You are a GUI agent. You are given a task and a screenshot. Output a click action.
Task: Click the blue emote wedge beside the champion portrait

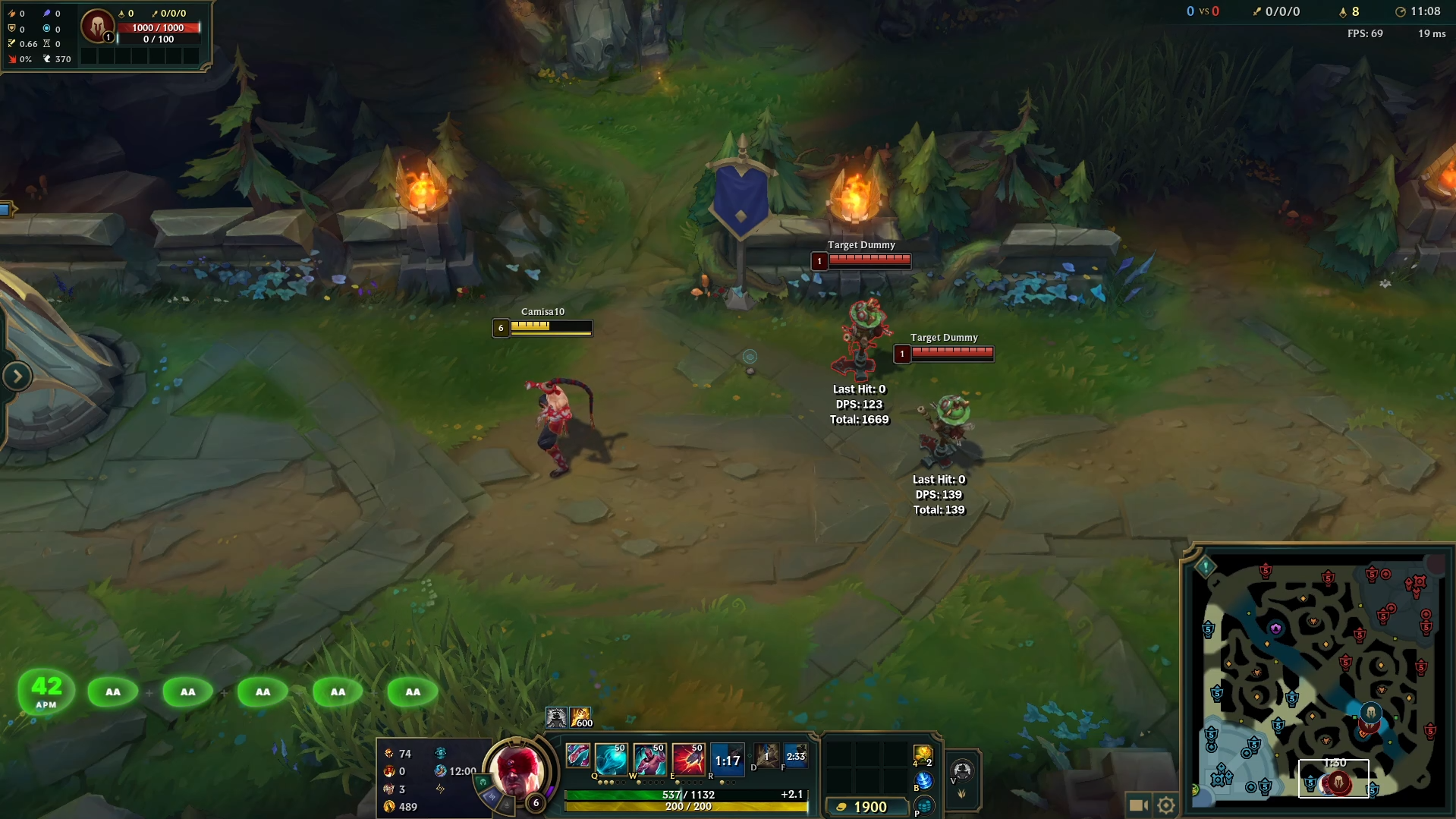pyautogui.click(x=490, y=799)
